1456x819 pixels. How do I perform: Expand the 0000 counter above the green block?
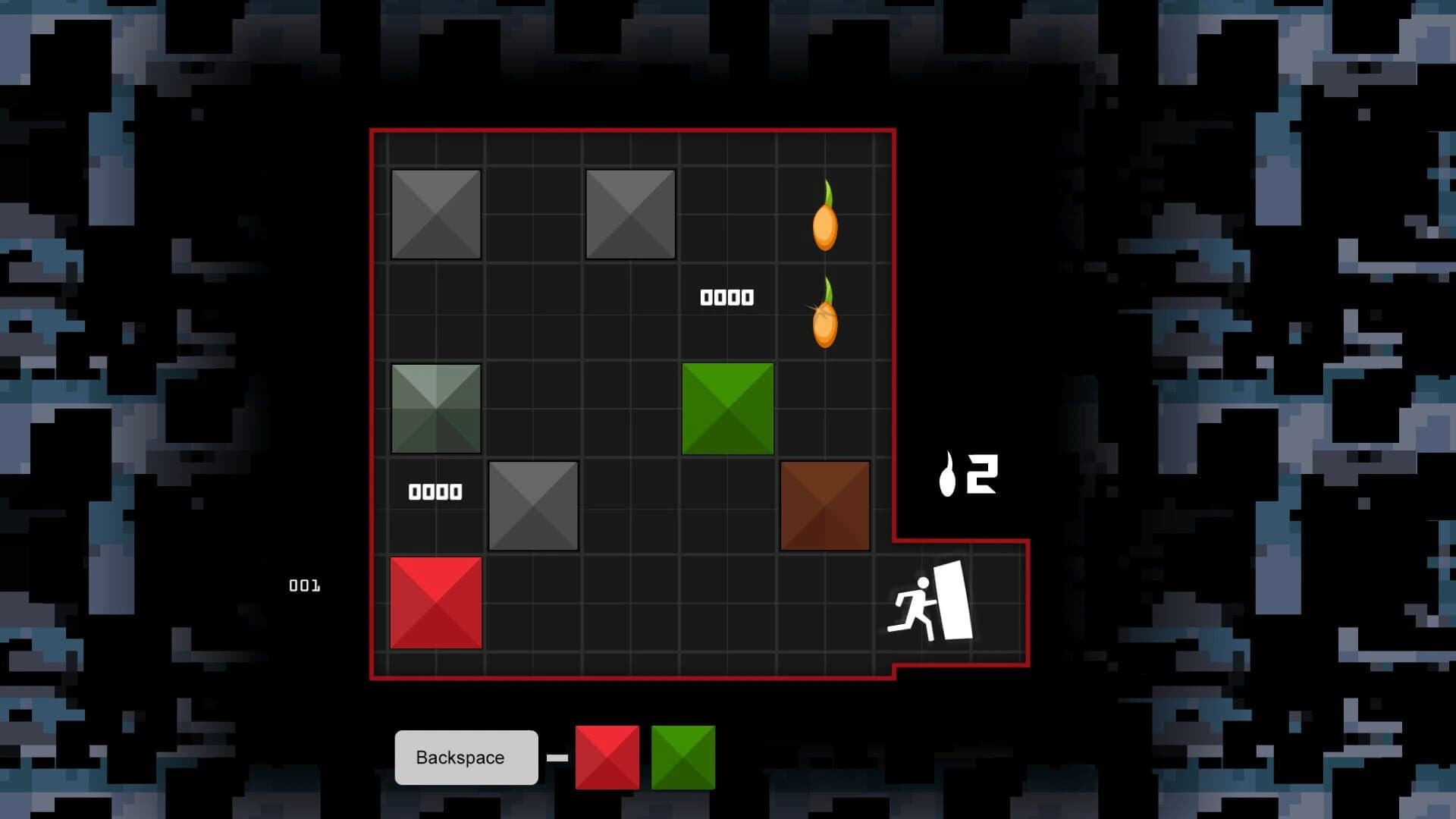(726, 297)
